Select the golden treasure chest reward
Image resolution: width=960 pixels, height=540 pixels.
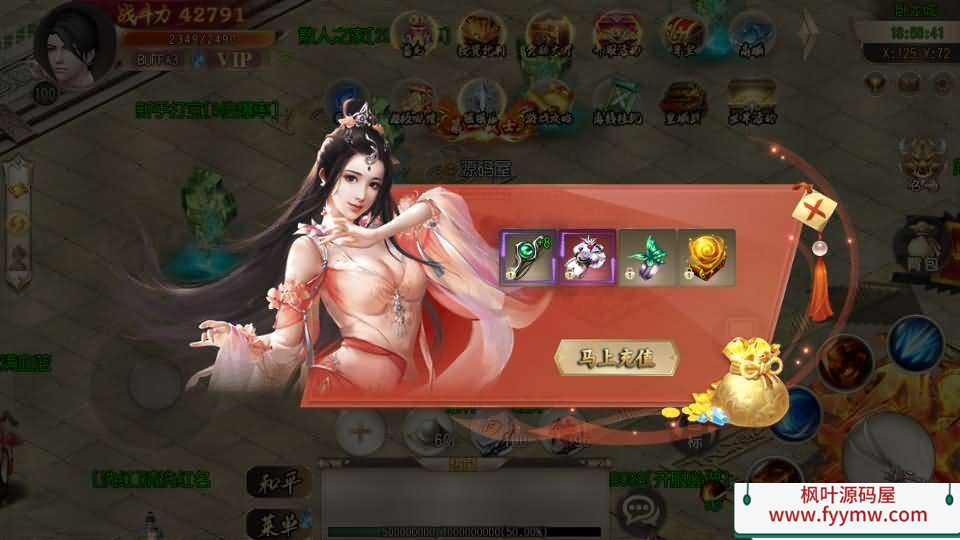click(706, 258)
